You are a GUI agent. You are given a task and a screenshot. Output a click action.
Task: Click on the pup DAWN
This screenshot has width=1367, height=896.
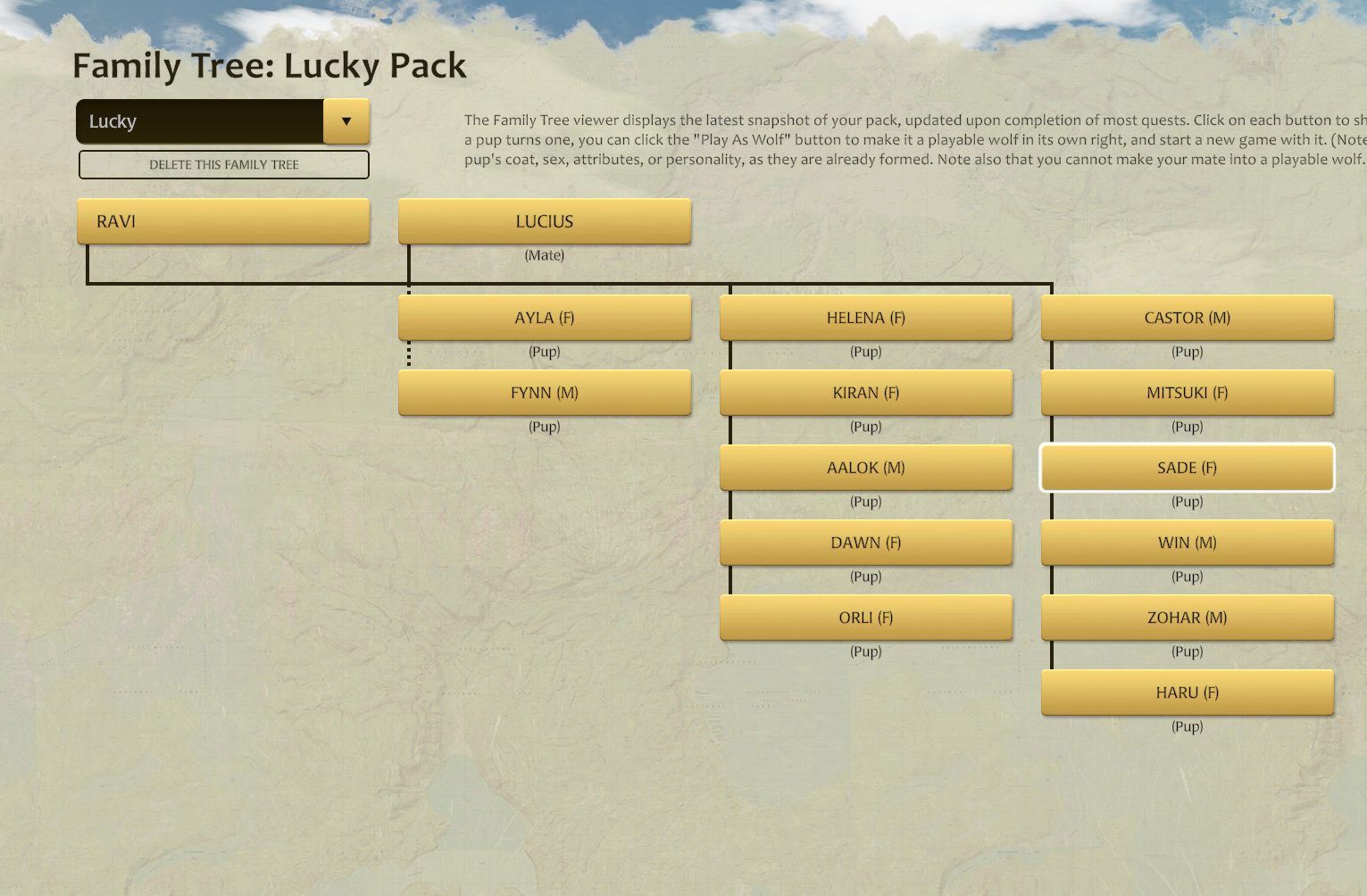click(x=865, y=542)
